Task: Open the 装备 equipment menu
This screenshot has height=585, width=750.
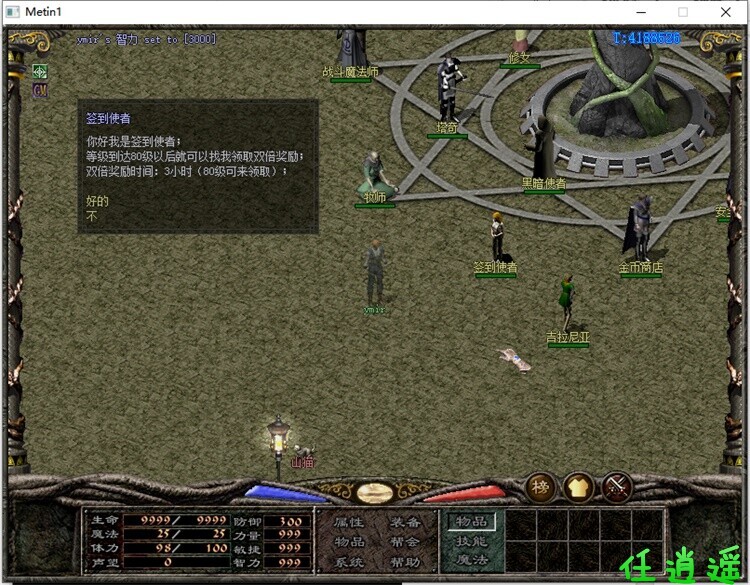Action: [405, 522]
